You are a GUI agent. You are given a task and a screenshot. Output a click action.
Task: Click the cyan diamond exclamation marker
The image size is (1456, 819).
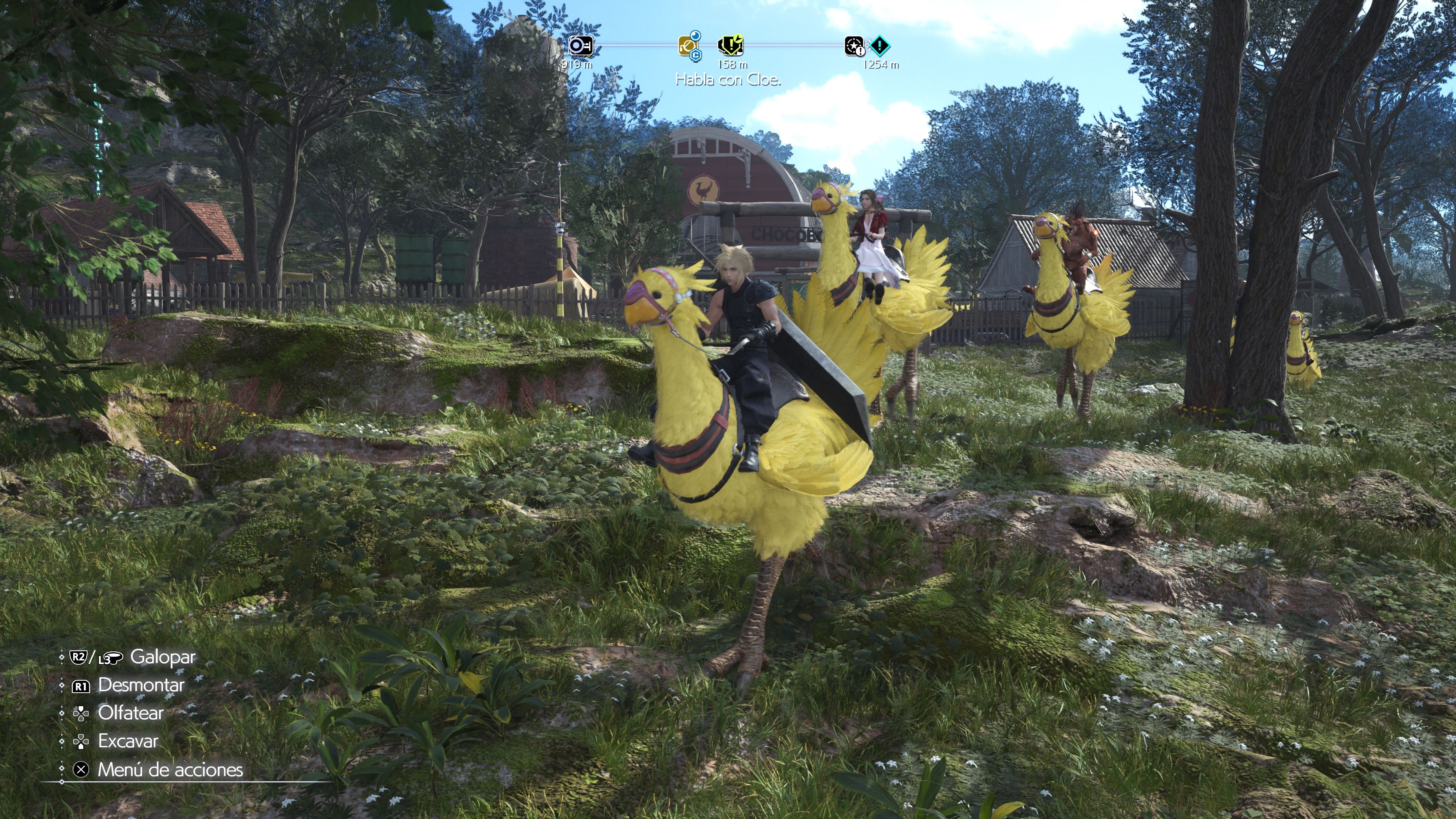[880, 45]
